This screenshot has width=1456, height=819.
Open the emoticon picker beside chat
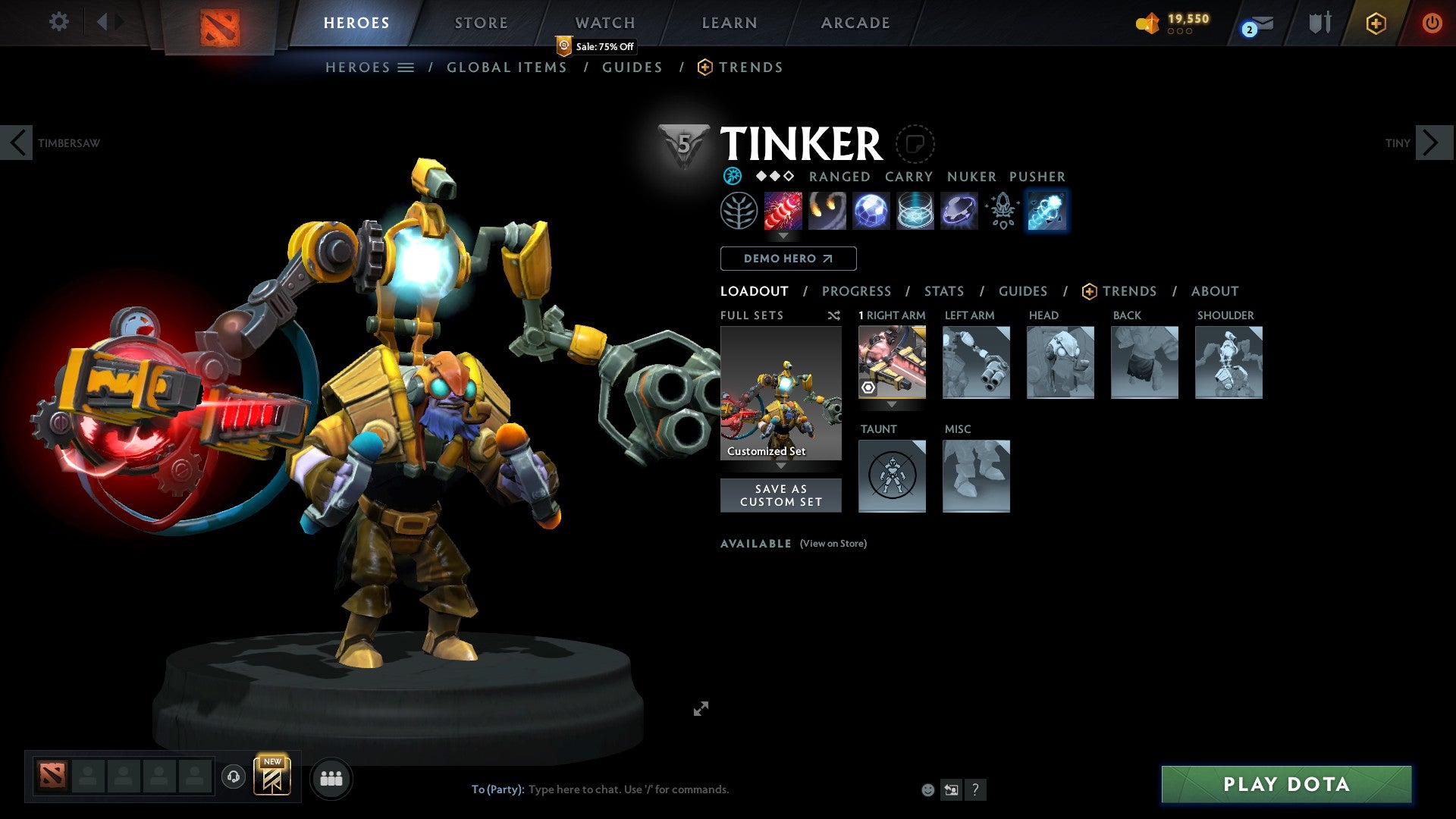pyautogui.click(x=927, y=789)
